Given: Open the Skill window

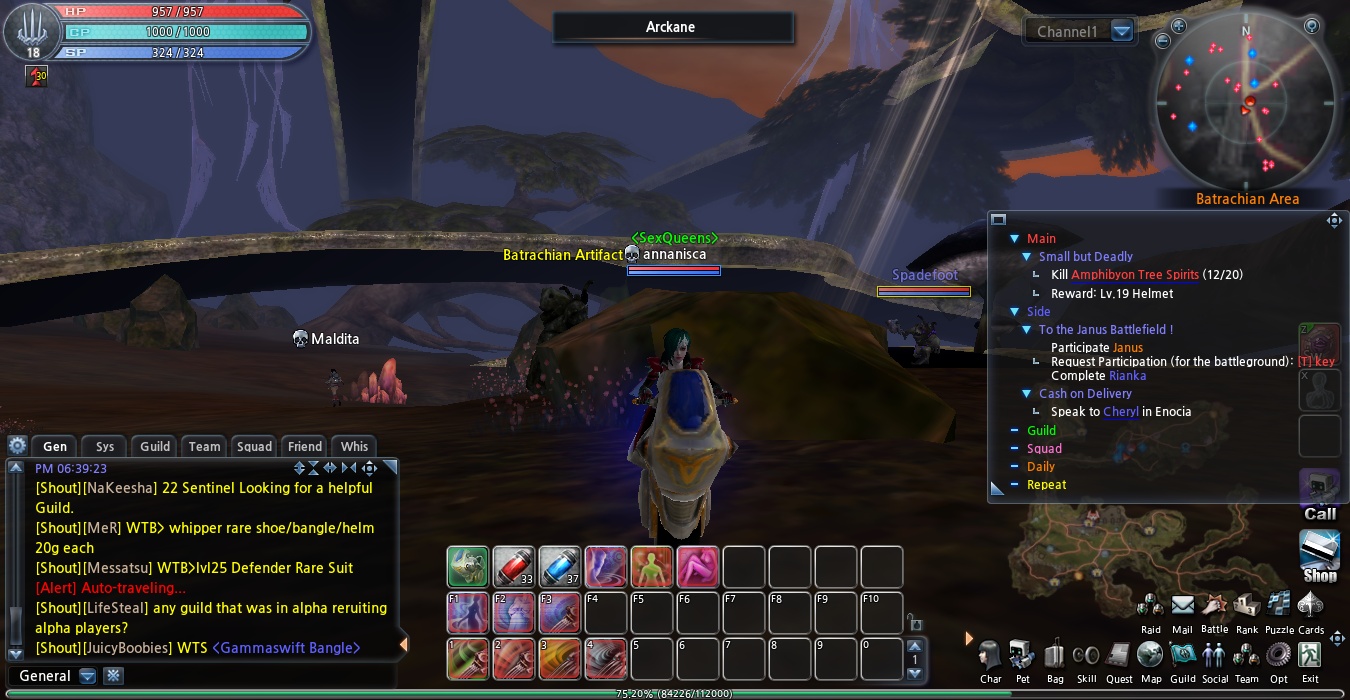Looking at the screenshot, I should 1086,657.
